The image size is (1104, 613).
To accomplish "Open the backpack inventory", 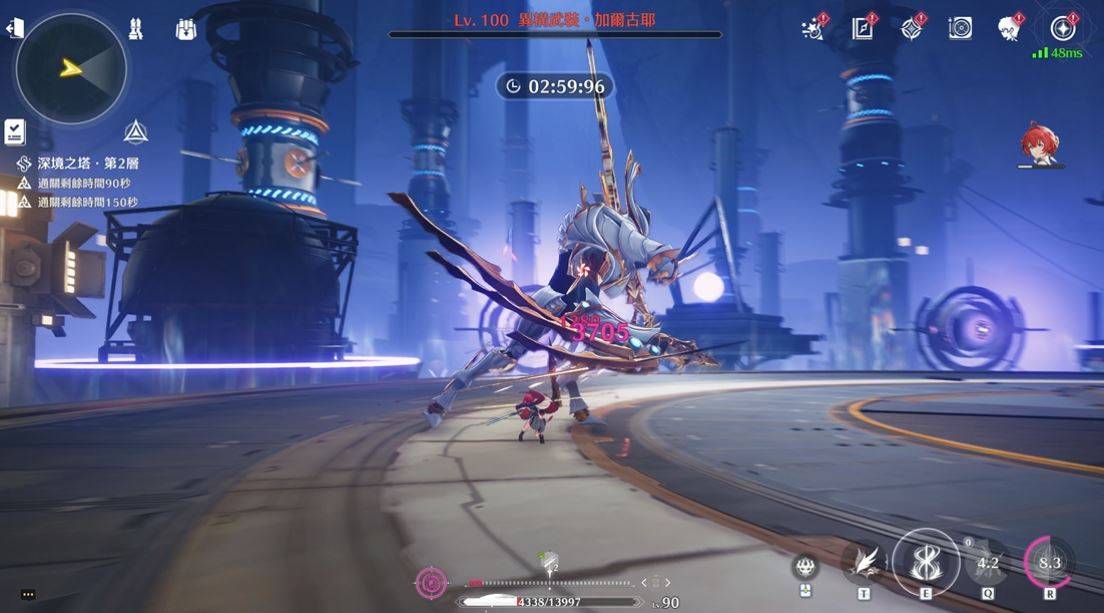I will click(186, 29).
